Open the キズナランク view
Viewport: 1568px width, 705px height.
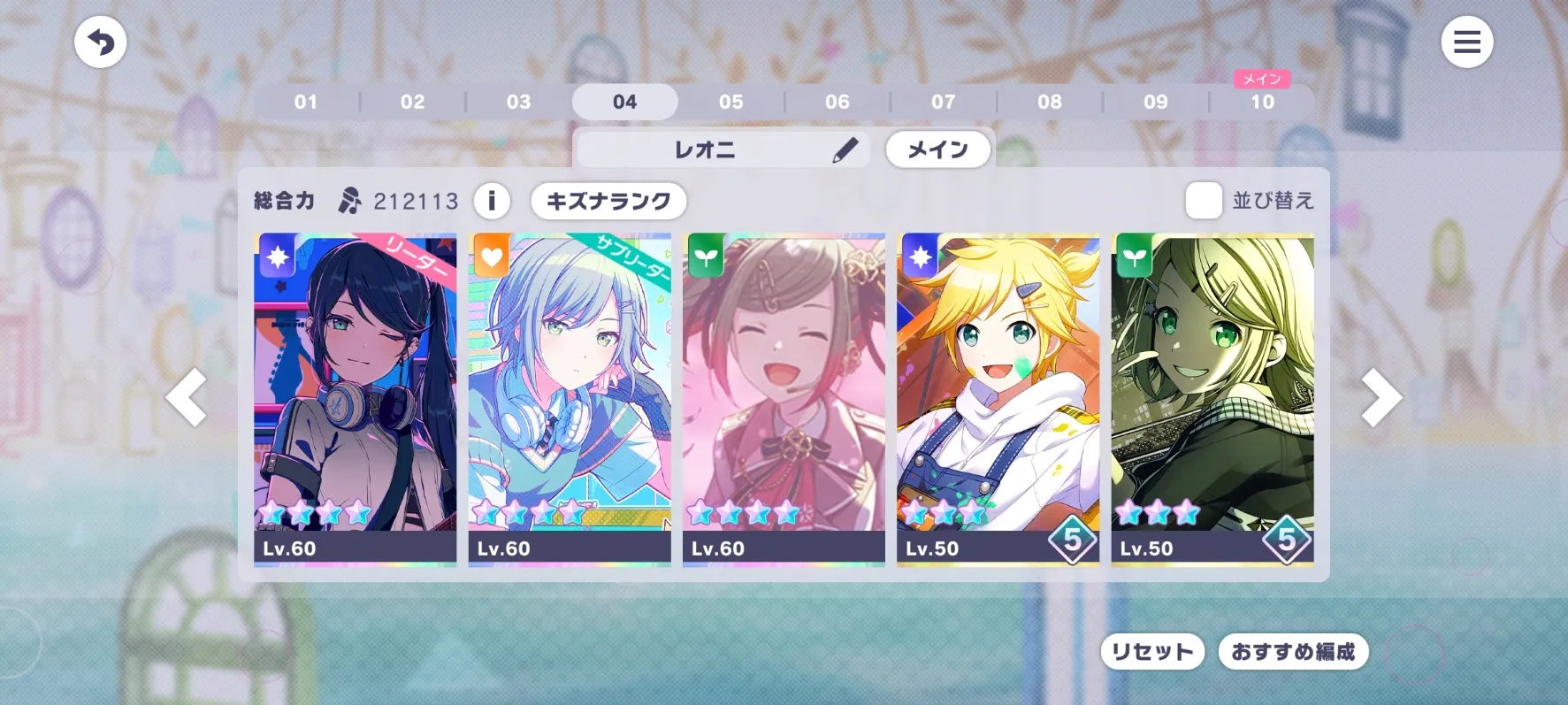tap(608, 201)
